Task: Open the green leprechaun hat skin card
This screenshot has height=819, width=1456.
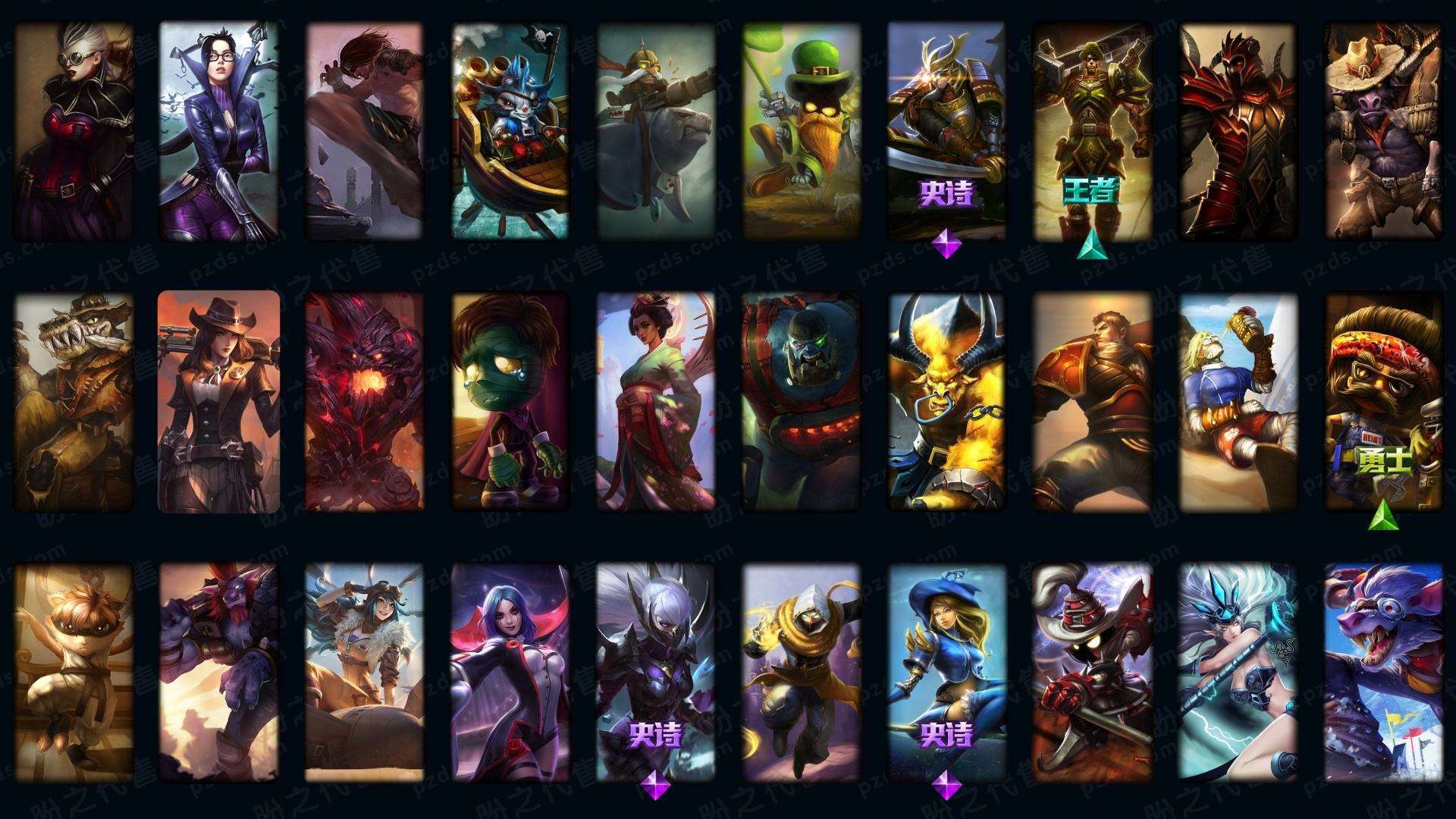Action: 801,130
